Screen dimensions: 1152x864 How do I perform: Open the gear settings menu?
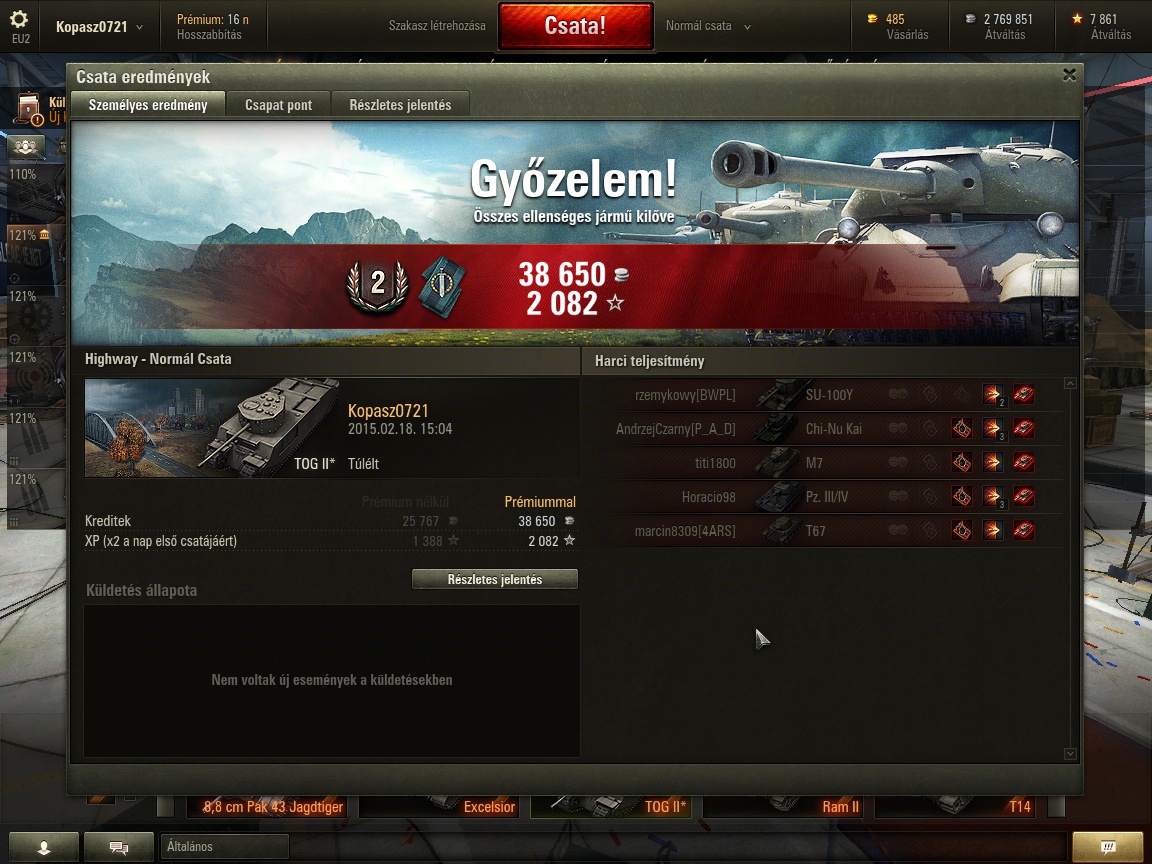(20, 20)
